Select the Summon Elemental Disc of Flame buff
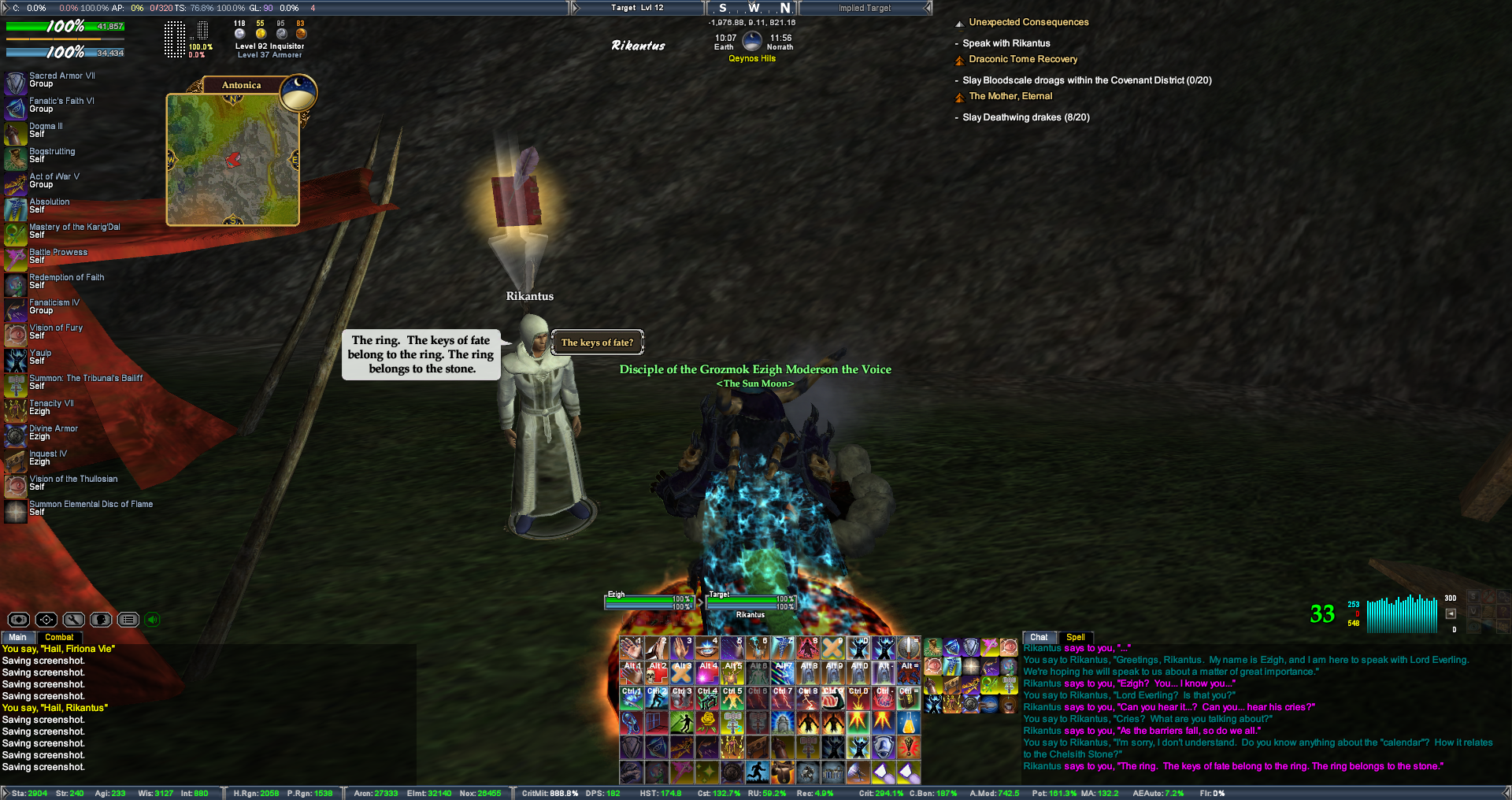 tap(16, 511)
